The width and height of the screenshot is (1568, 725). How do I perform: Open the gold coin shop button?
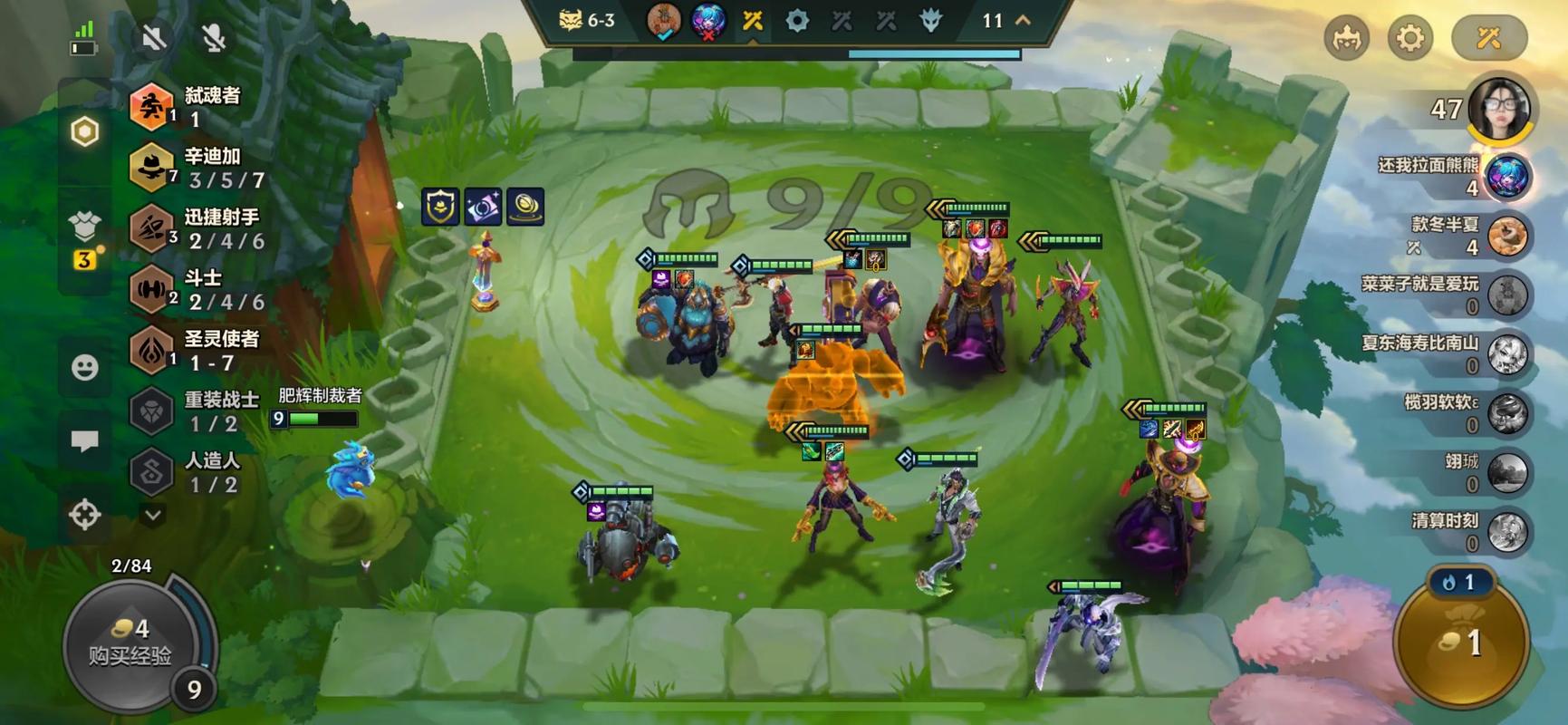[1460, 642]
